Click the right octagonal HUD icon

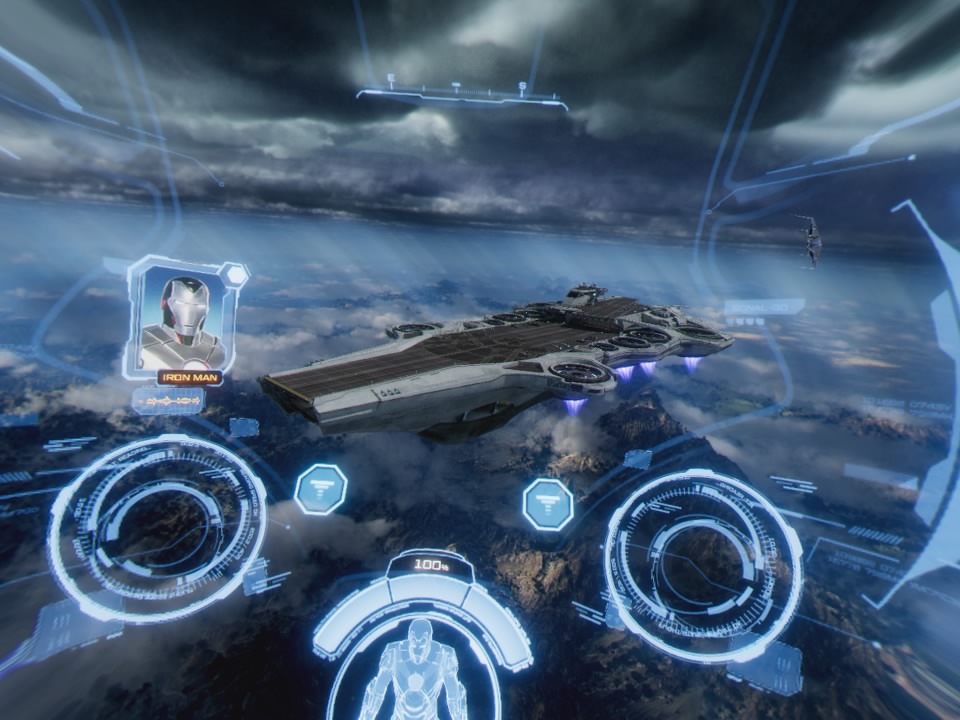point(548,504)
